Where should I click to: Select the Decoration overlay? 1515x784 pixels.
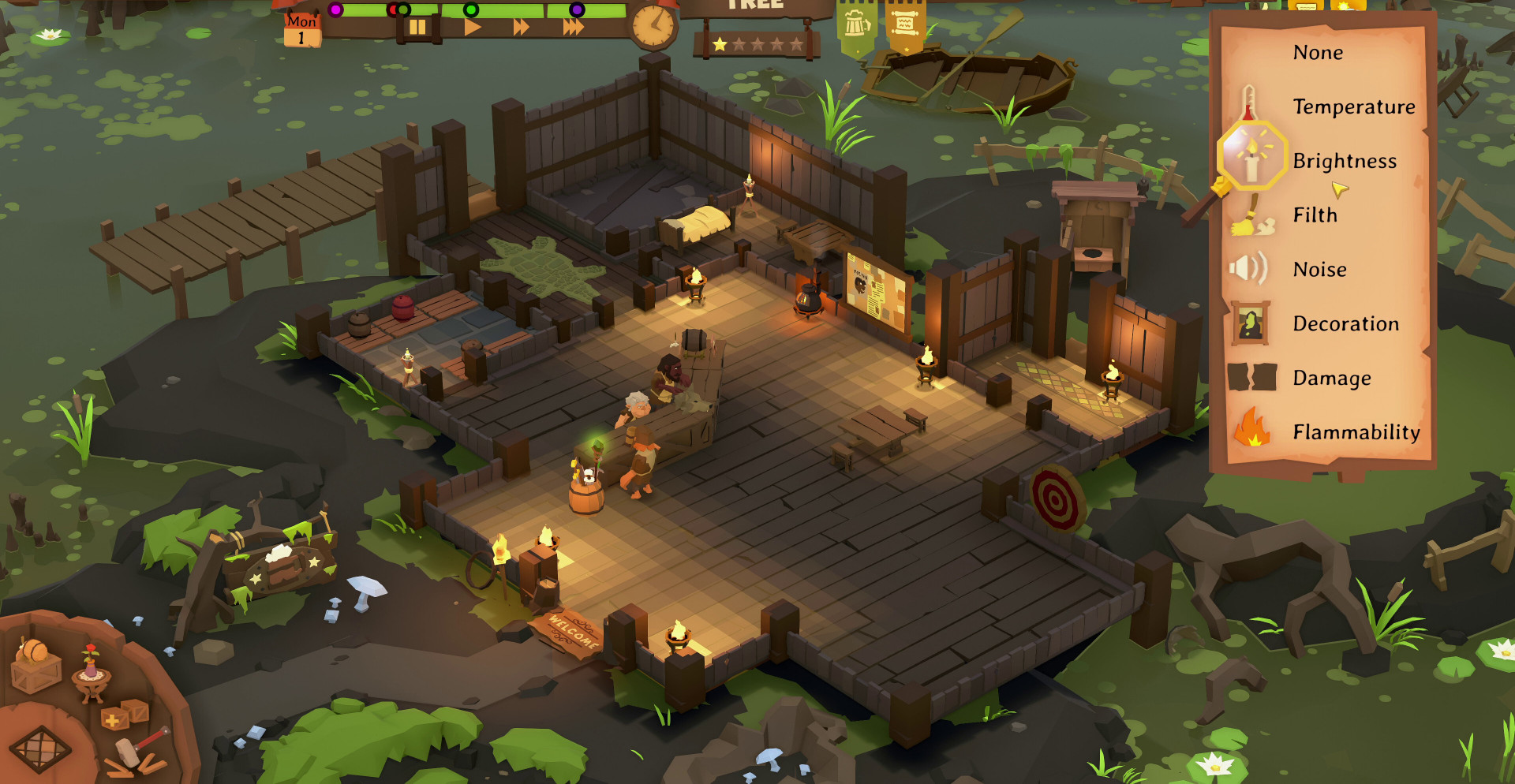point(1345,324)
